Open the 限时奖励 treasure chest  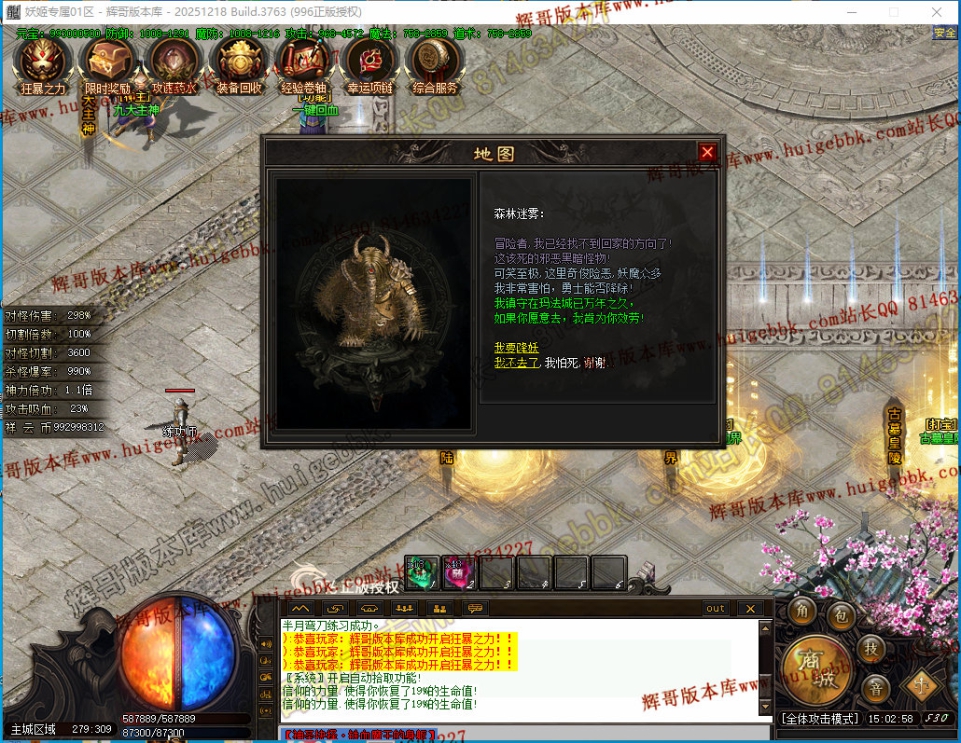click(107, 63)
